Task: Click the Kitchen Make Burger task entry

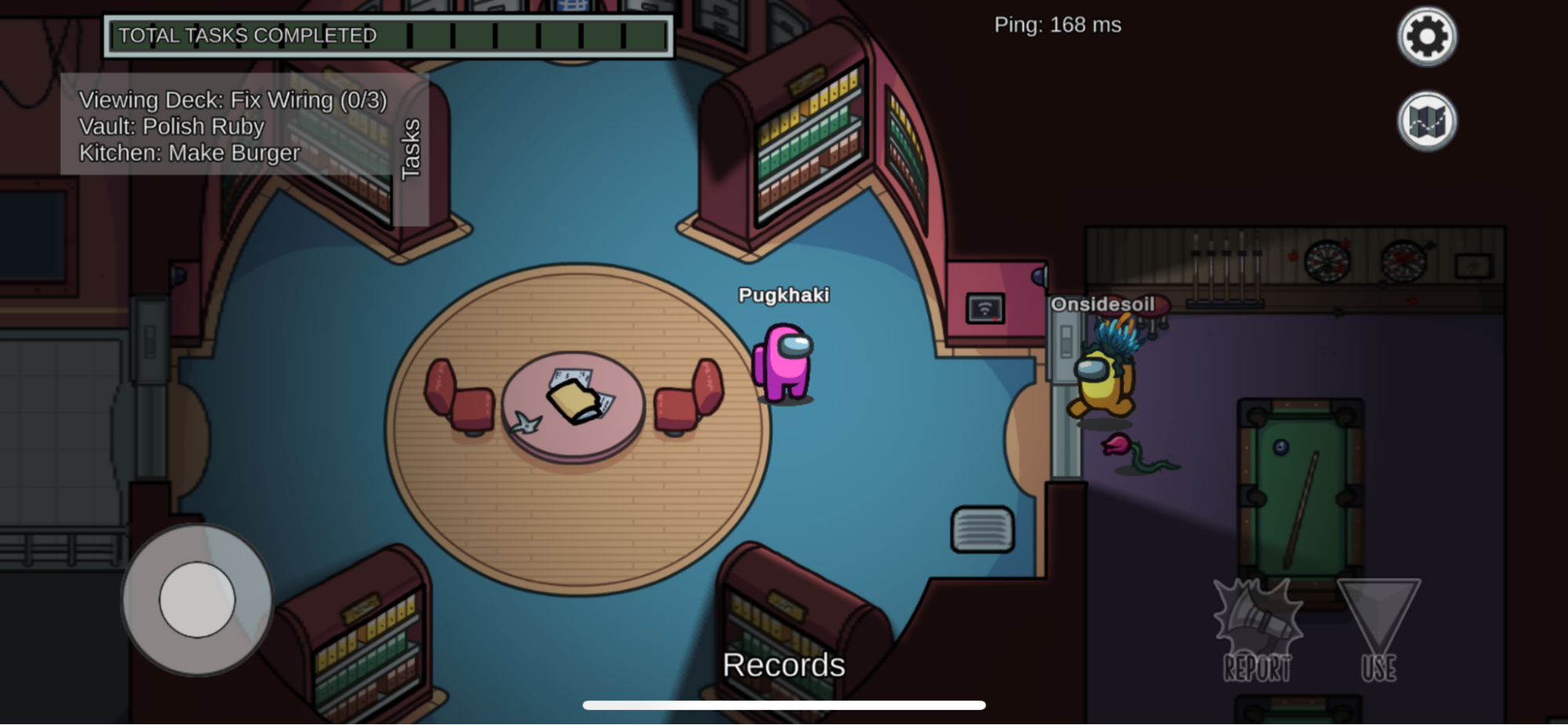Action: tap(189, 153)
